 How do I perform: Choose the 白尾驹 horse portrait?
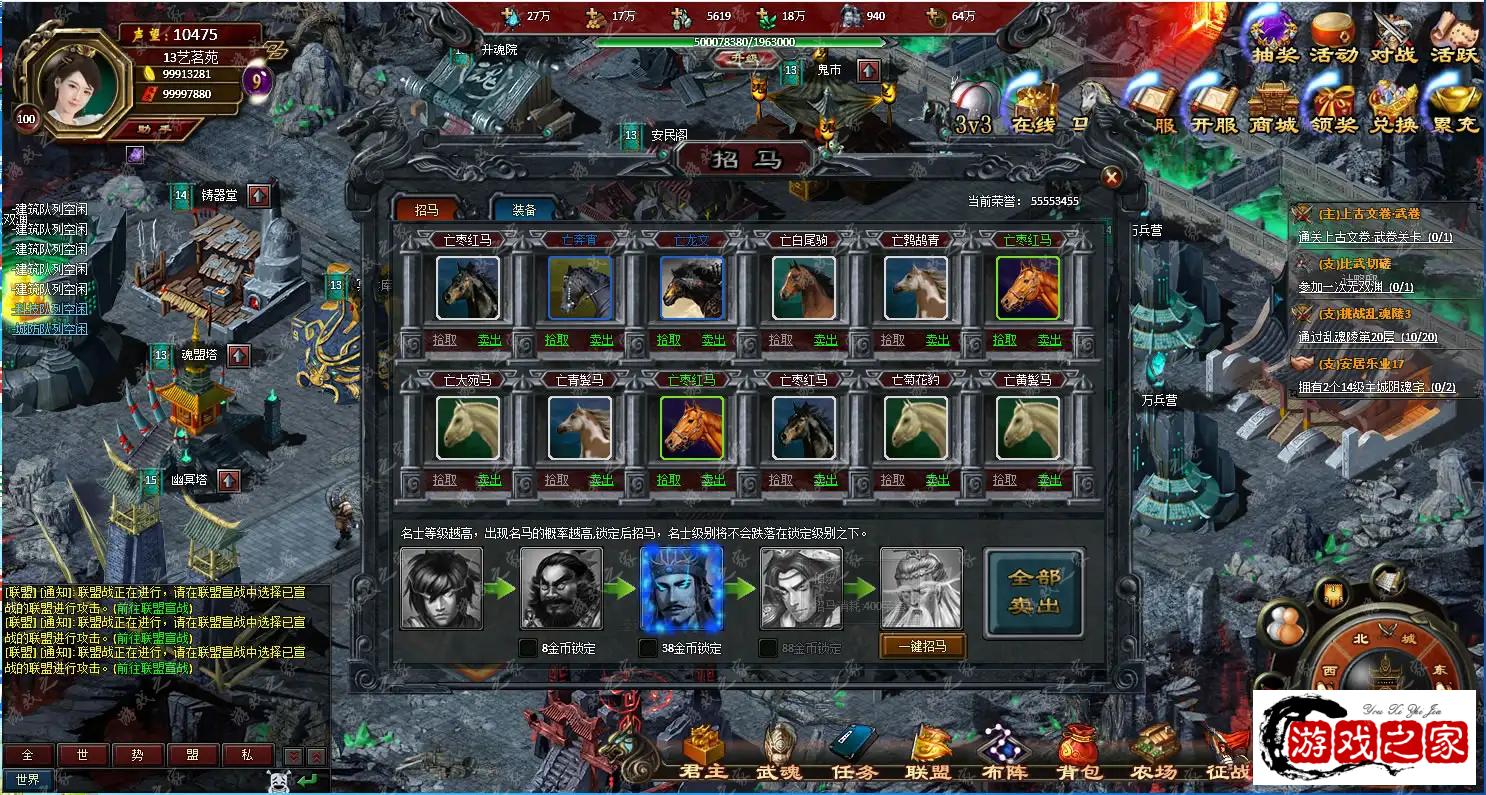(x=804, y=288)
